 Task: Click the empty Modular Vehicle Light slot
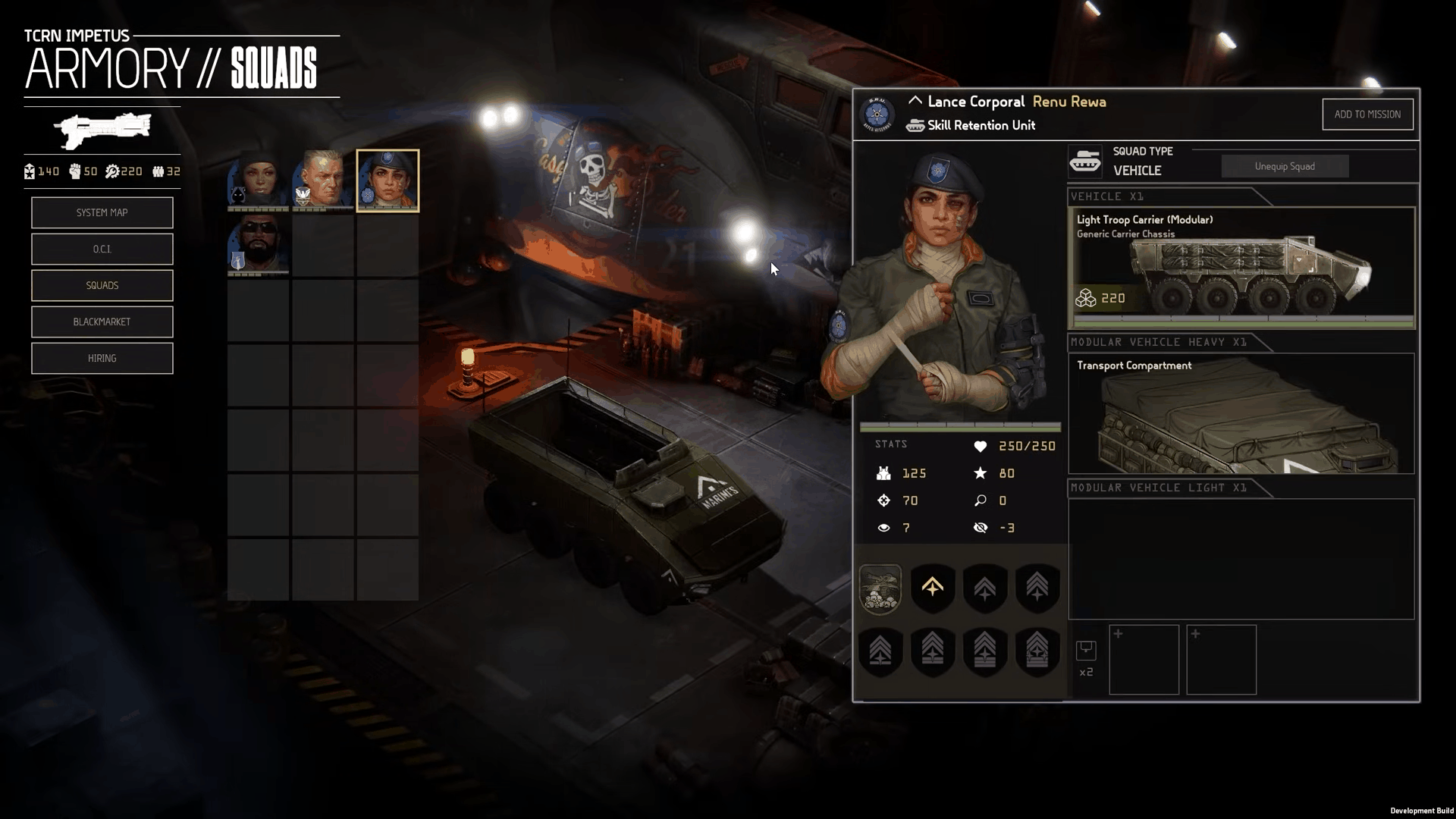1241,559
